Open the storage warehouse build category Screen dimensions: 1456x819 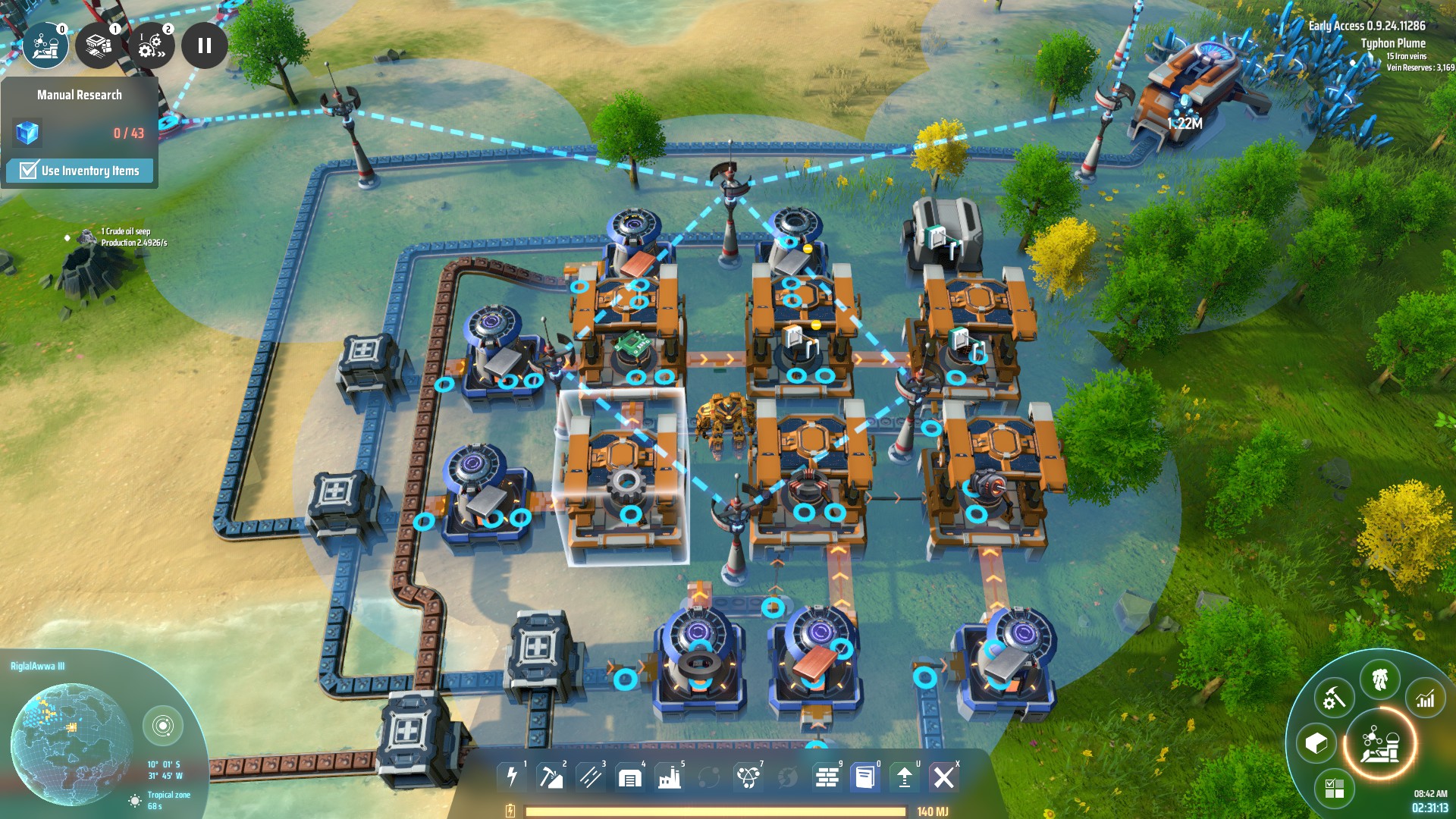(x=629, y=777)
